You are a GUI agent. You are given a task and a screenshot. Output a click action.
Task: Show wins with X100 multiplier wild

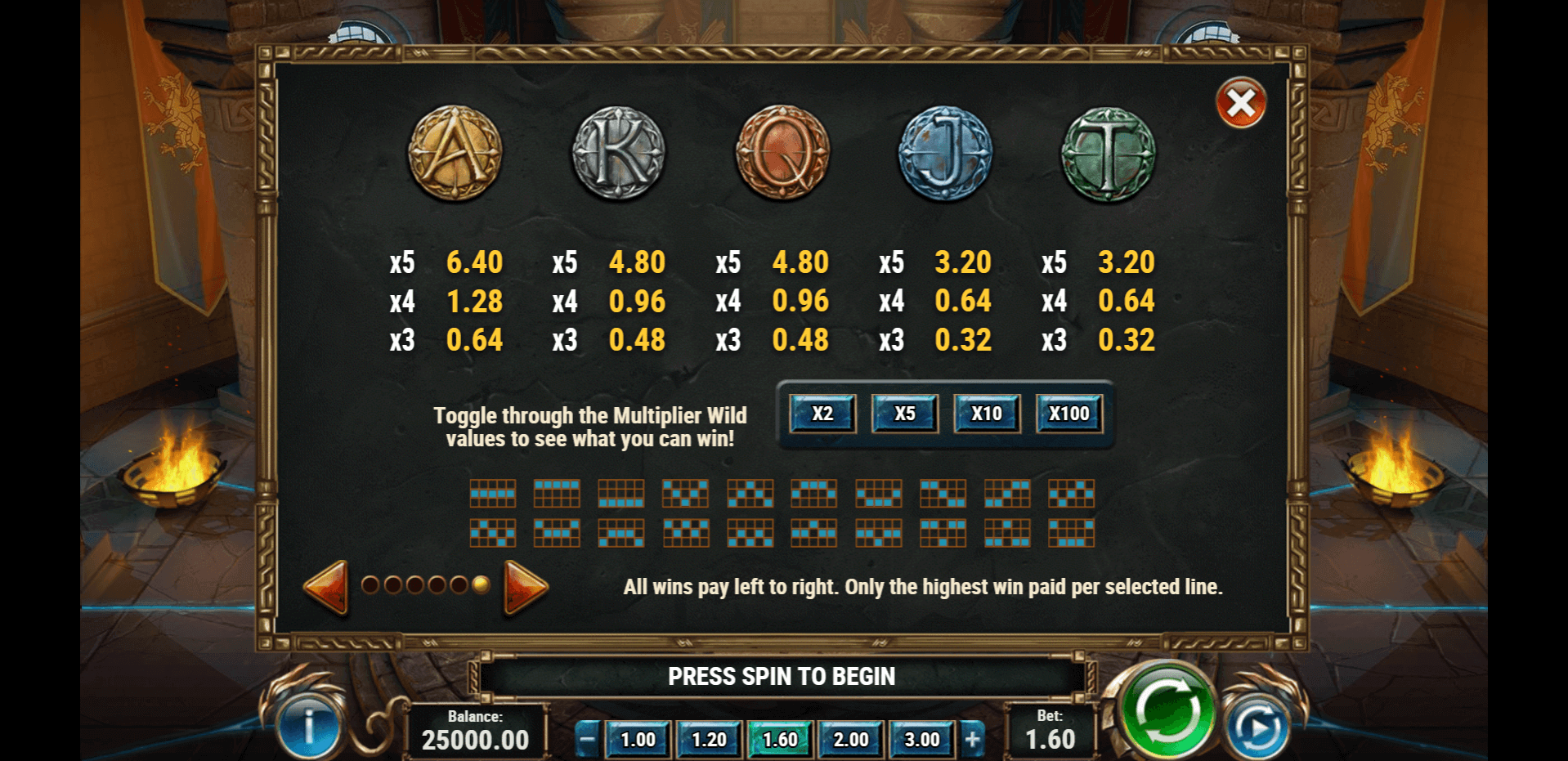coord(1069,414)
